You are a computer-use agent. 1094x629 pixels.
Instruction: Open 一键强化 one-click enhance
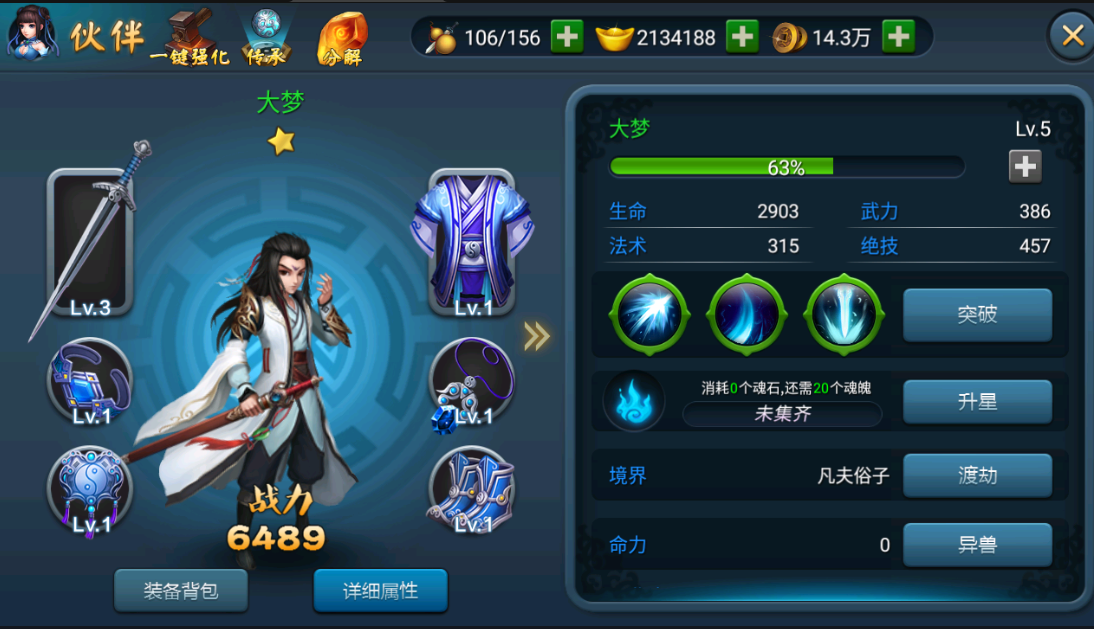click(x=190, y=38)
